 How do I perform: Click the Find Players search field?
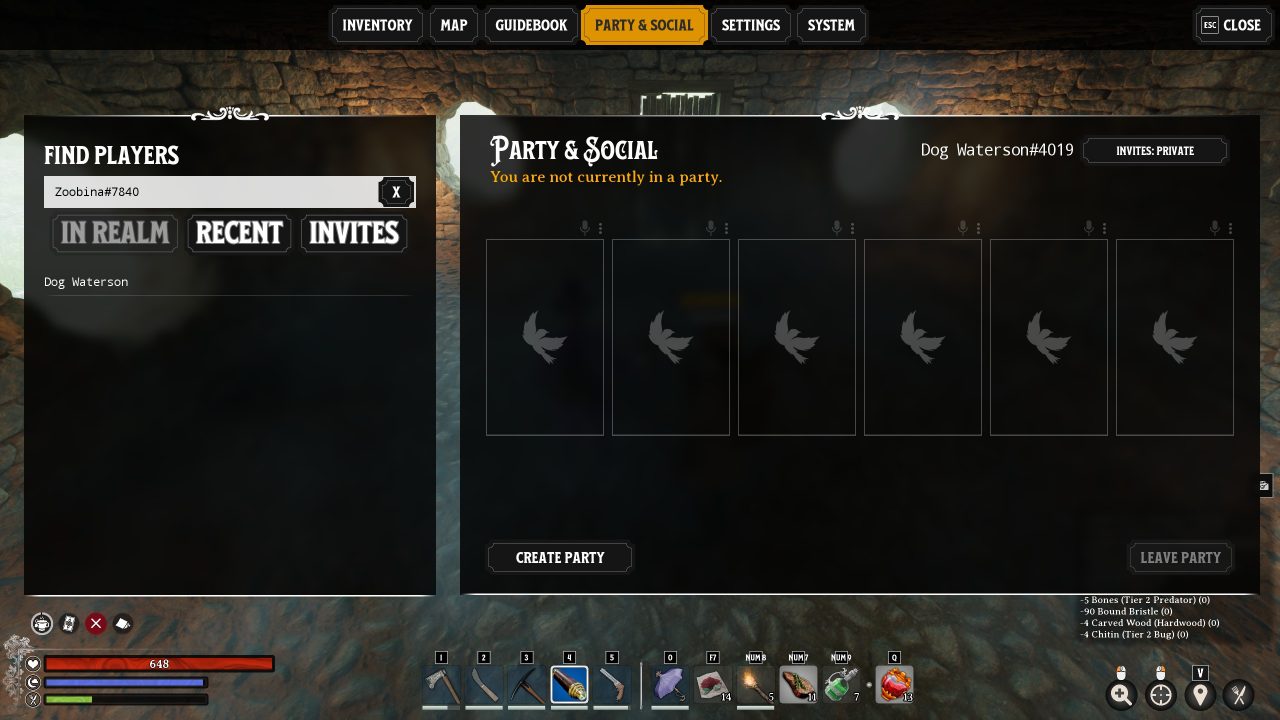(x=210, y=192)
